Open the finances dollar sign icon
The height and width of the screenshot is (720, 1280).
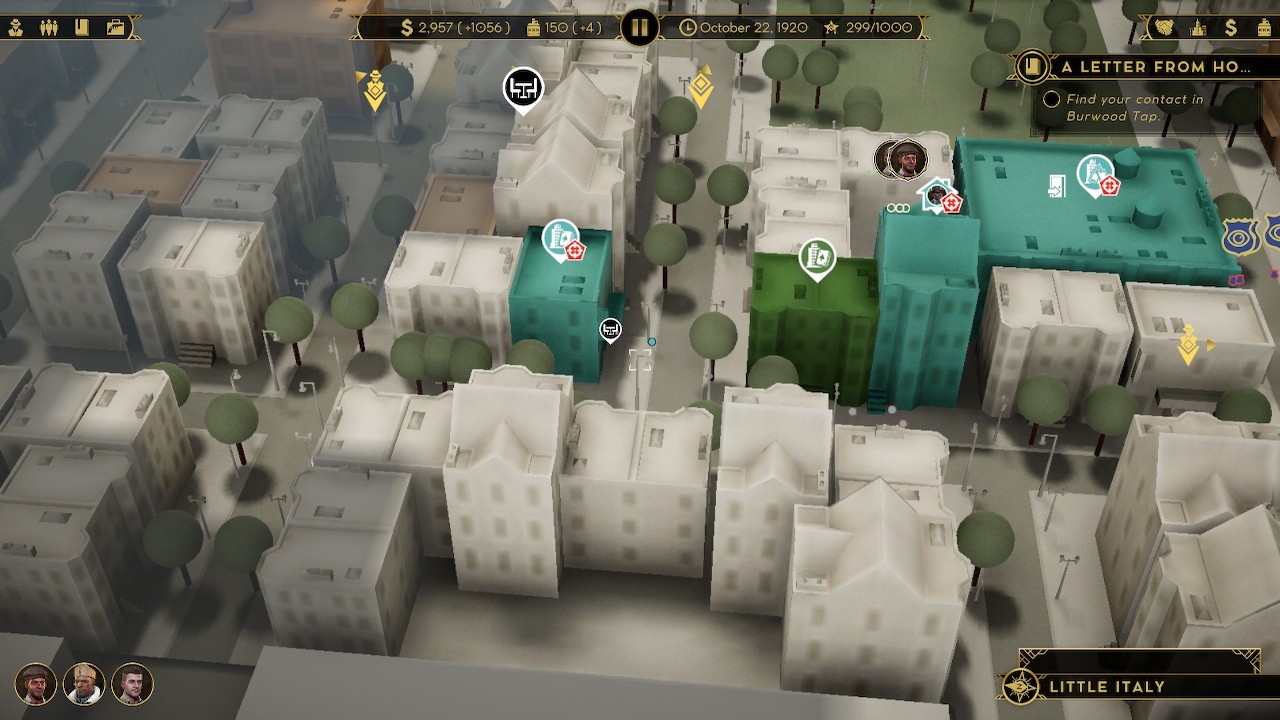(1231, 27)
